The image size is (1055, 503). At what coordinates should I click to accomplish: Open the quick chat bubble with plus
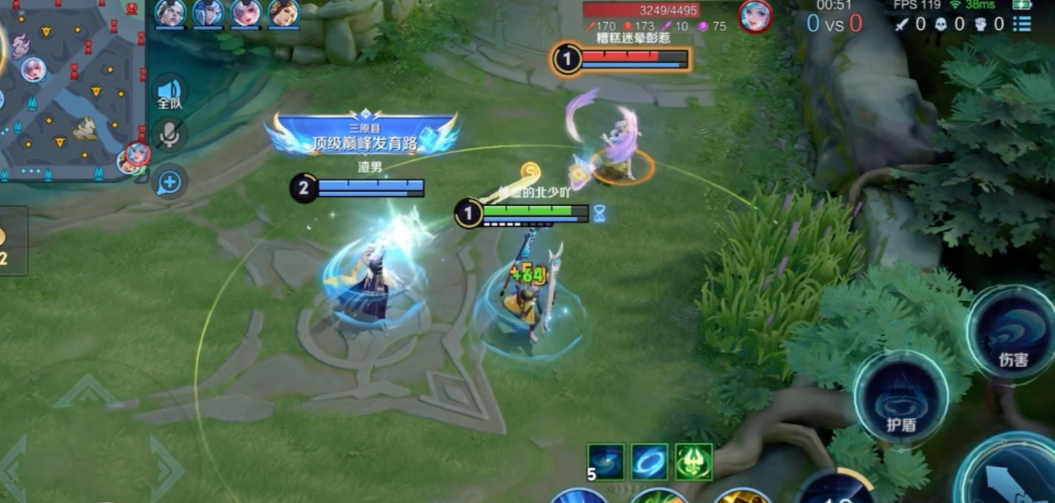(170, 182)
